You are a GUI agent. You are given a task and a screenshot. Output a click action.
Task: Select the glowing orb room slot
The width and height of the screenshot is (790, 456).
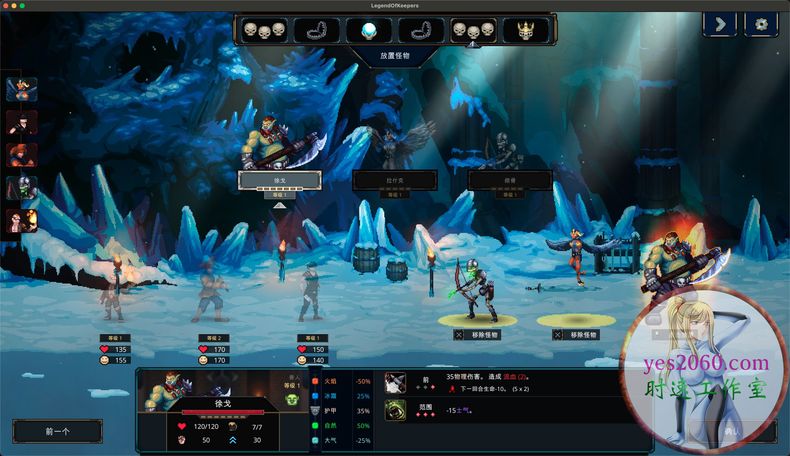click(x=368, y=30)
